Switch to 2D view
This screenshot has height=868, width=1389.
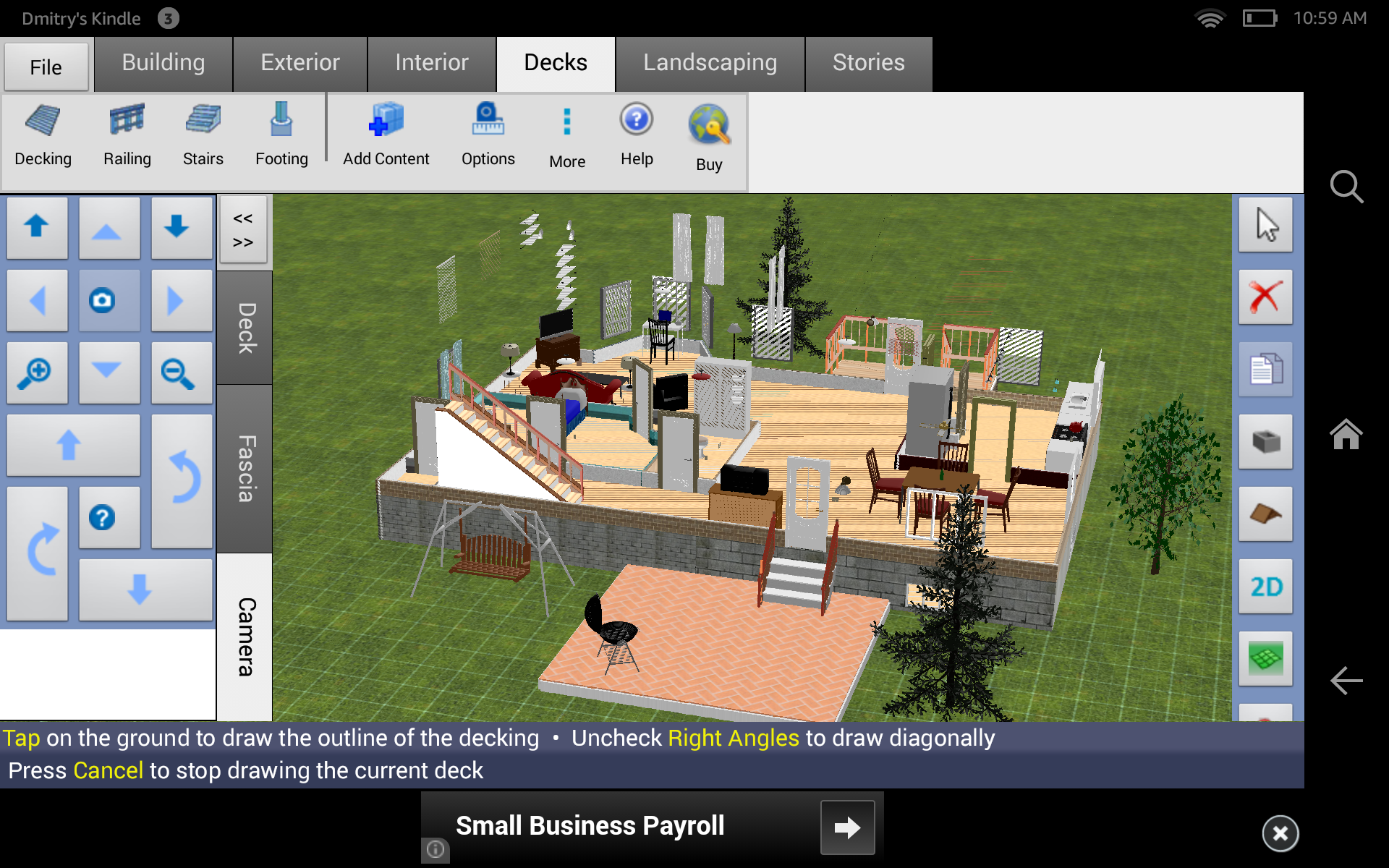(x=1265, y=587)
